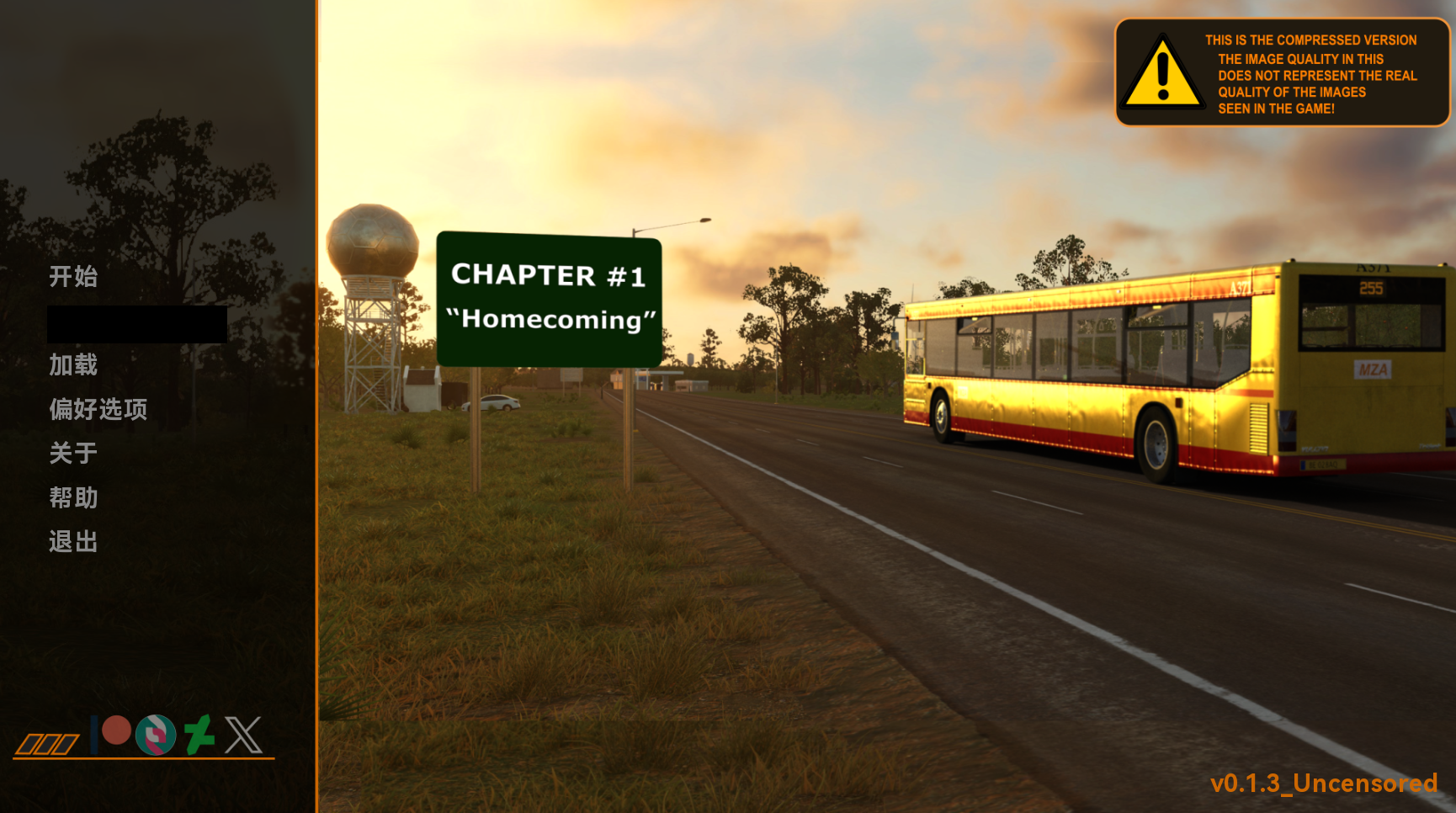Screen dimensions: 1456x813
Task: Visit the green DeviantArt icon link
Action: pos(199,735)
